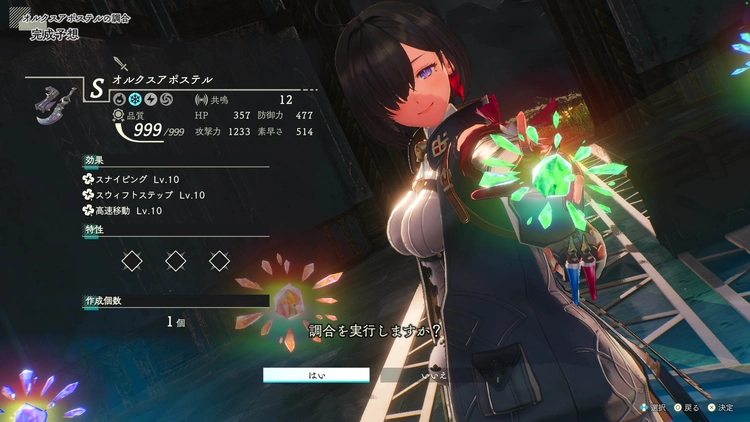Click the highlighted ice snowflake element icon
Viewport: 750px width, 422px height.
coord(135,100)
